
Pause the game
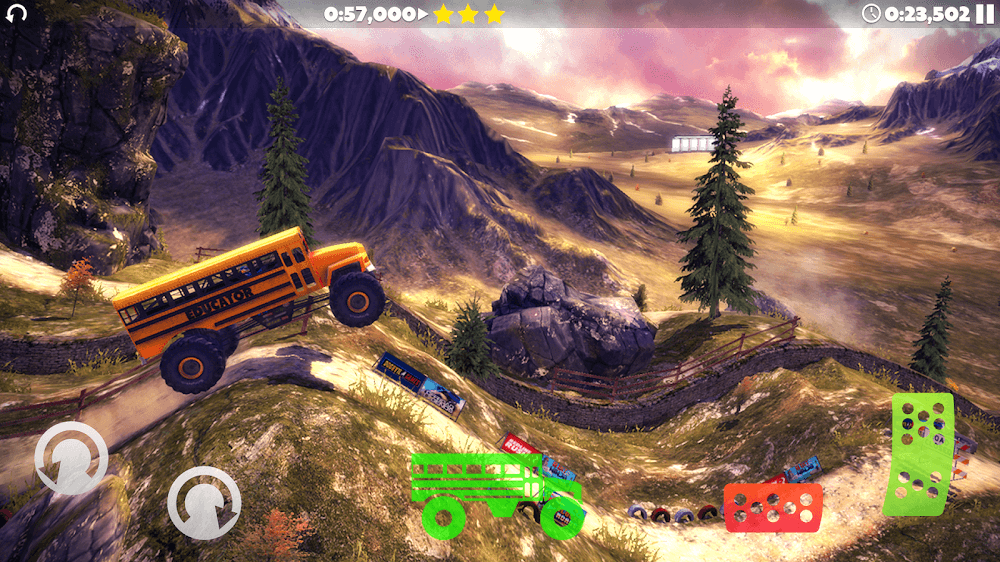click(x=984, y=14)
